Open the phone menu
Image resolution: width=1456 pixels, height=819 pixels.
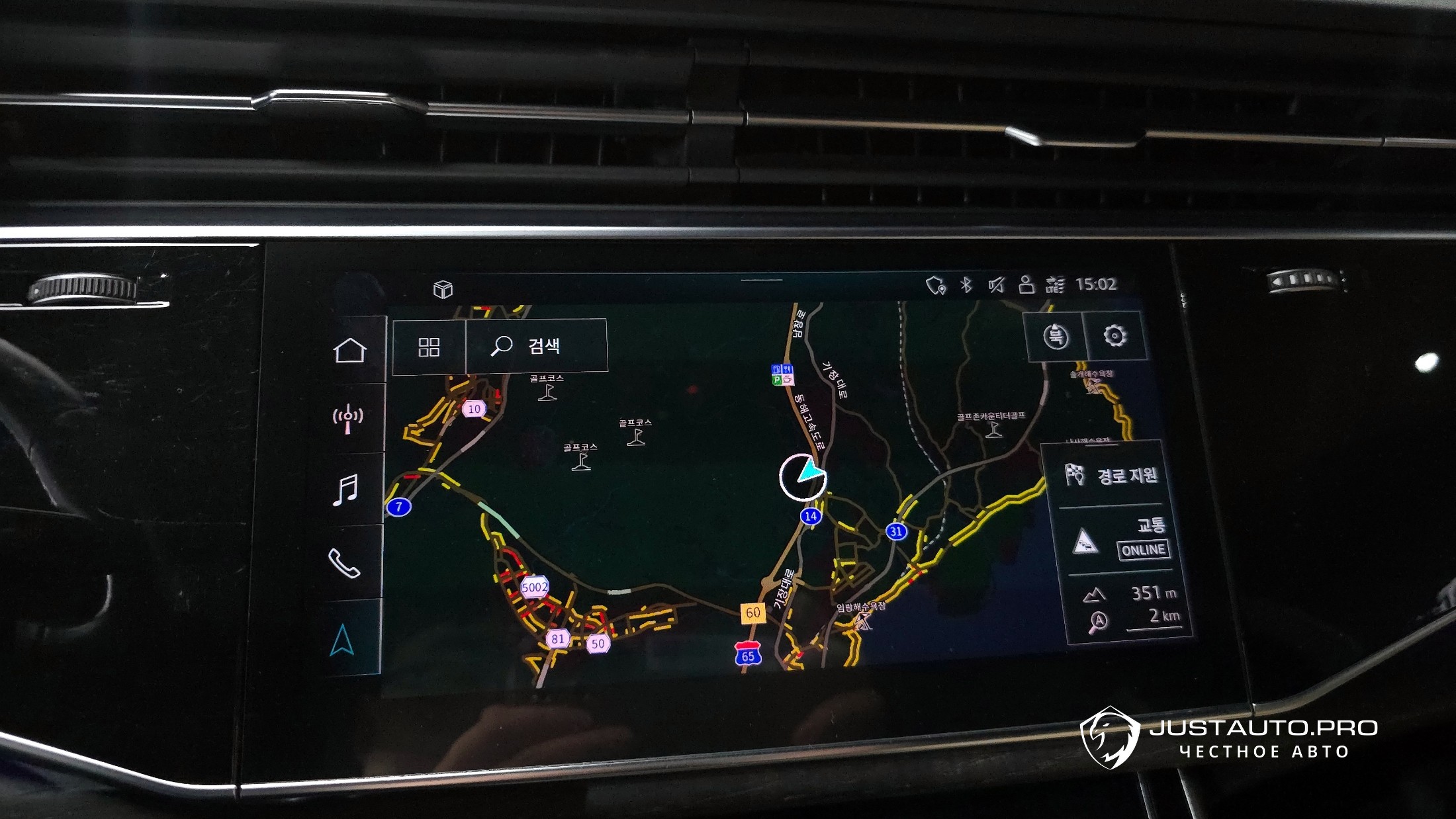[344, 563]
